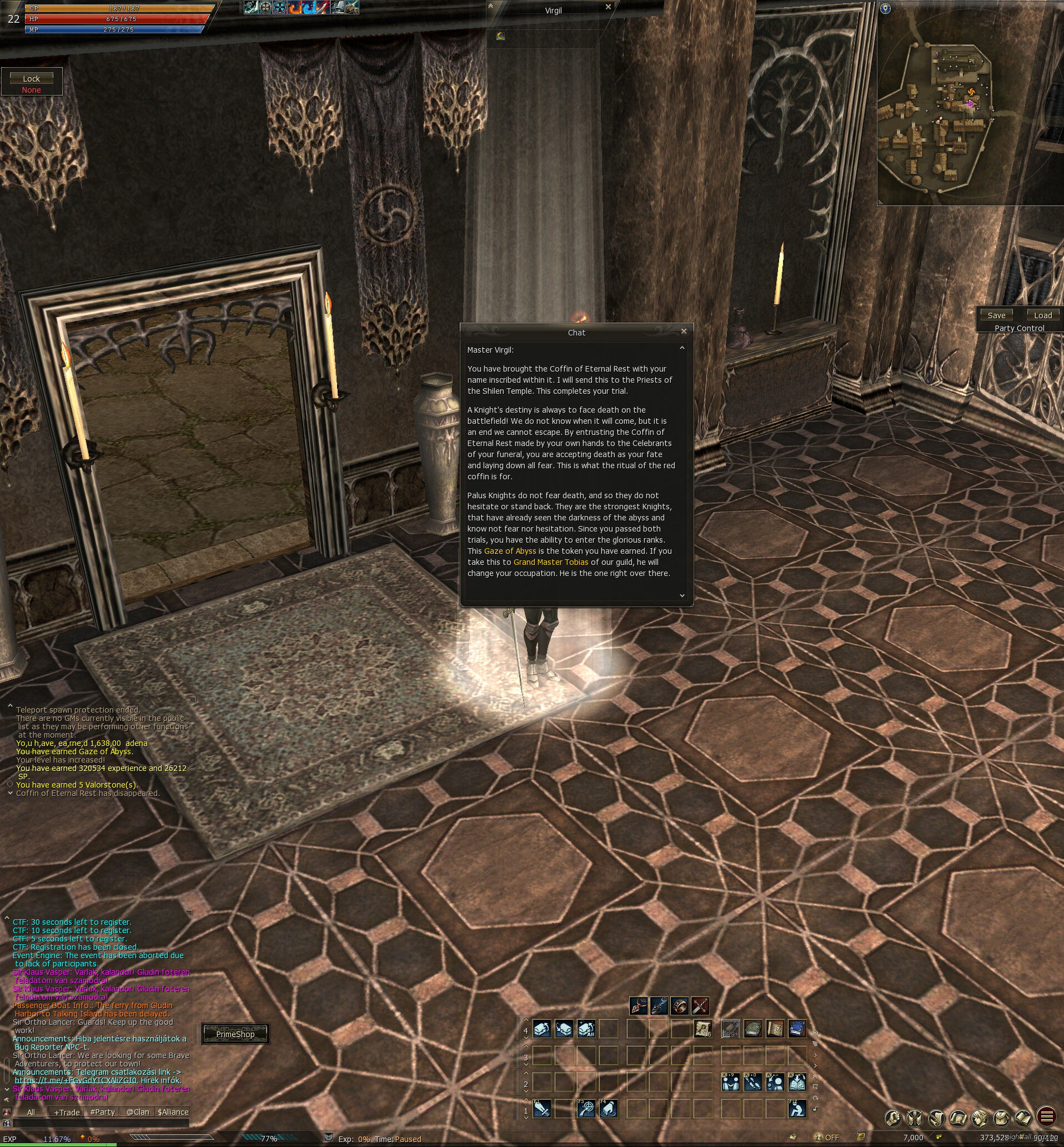Close the Master Virgil chat dialog

pyautogui.click(x=684, y=331)
